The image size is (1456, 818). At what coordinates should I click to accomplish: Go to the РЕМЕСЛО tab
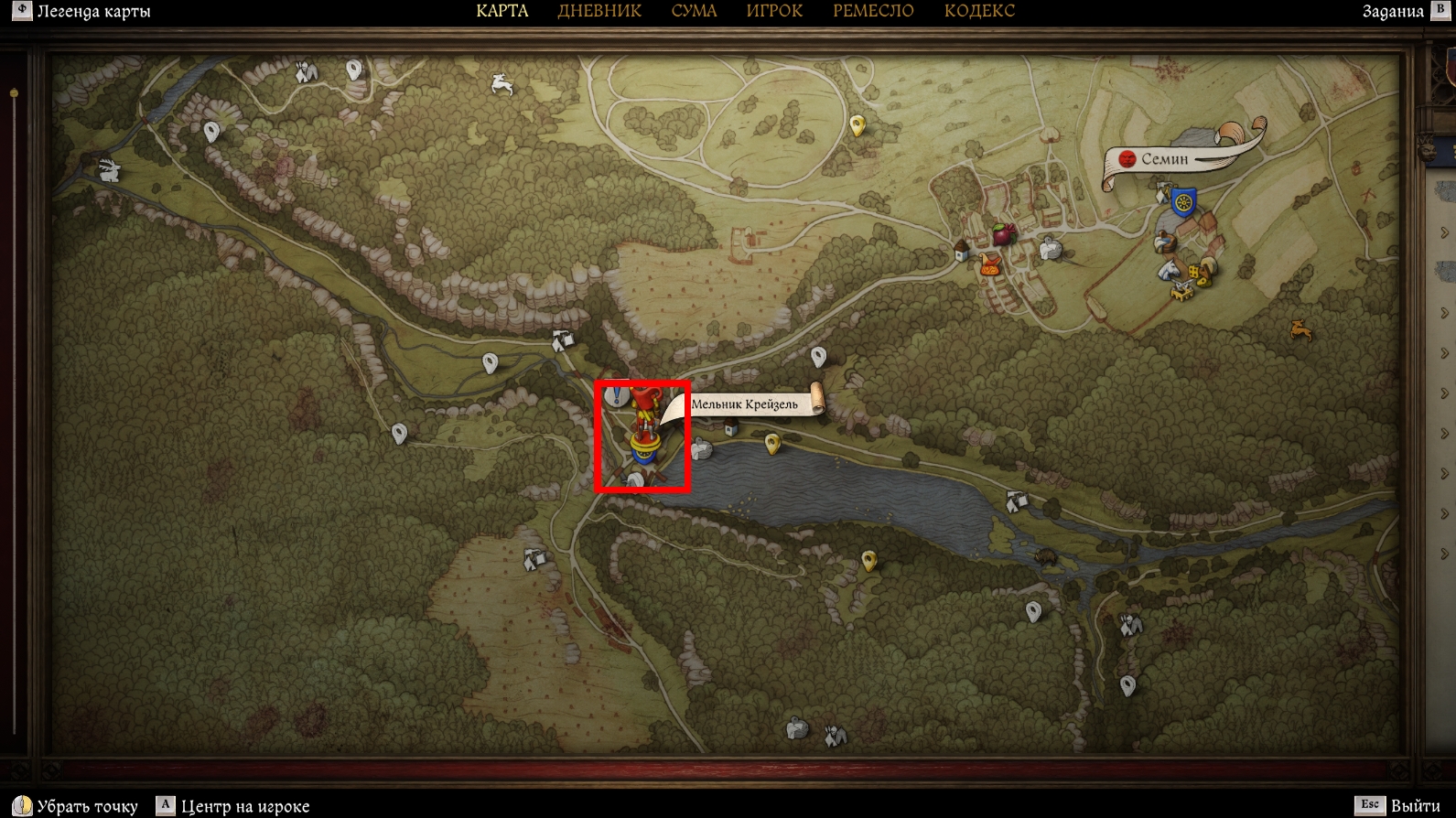(x=873, y=11)
